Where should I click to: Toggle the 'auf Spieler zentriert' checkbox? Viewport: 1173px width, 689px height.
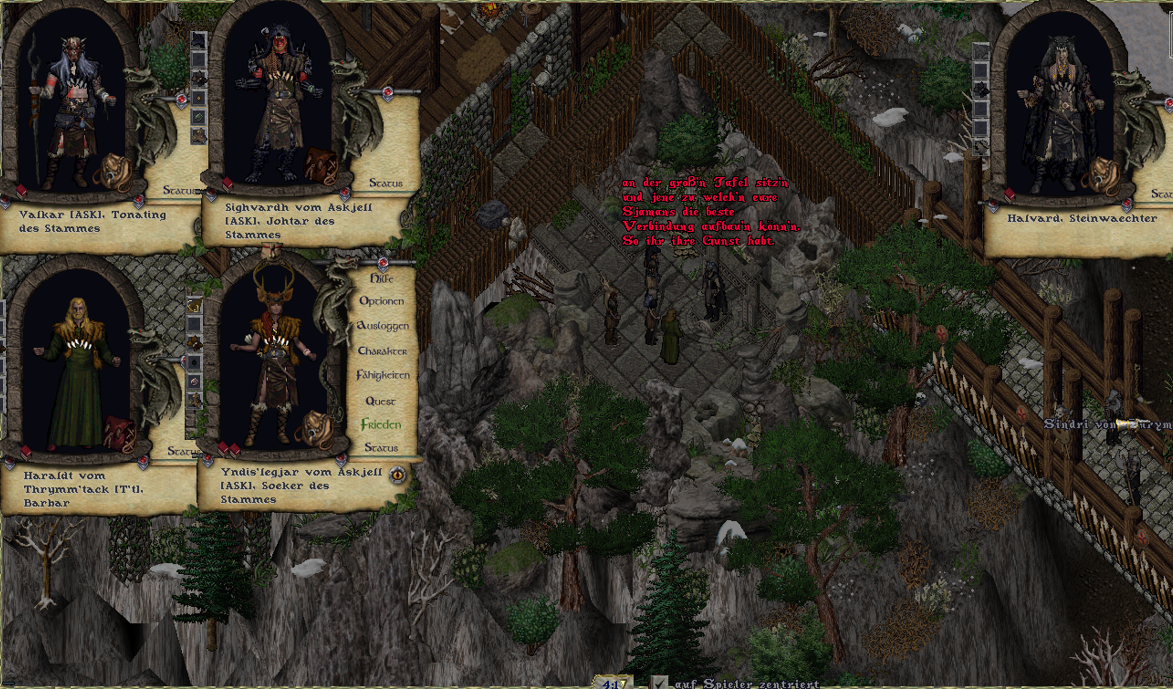pyautogui.click(x=660, y=683)
